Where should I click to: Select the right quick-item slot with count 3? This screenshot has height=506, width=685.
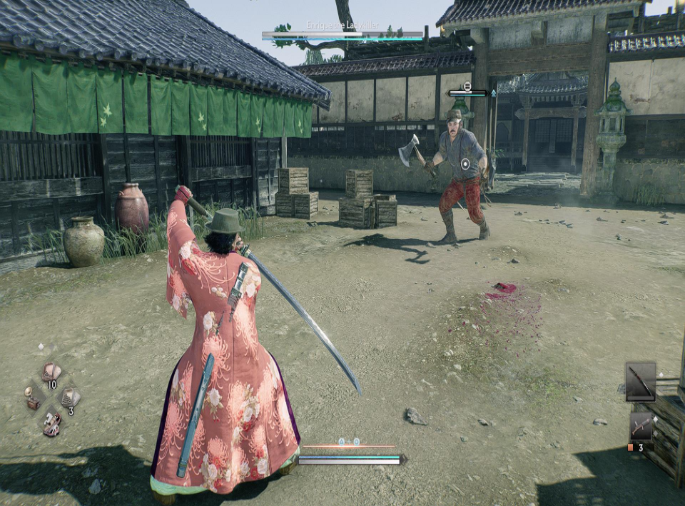(x=69, y=398)
